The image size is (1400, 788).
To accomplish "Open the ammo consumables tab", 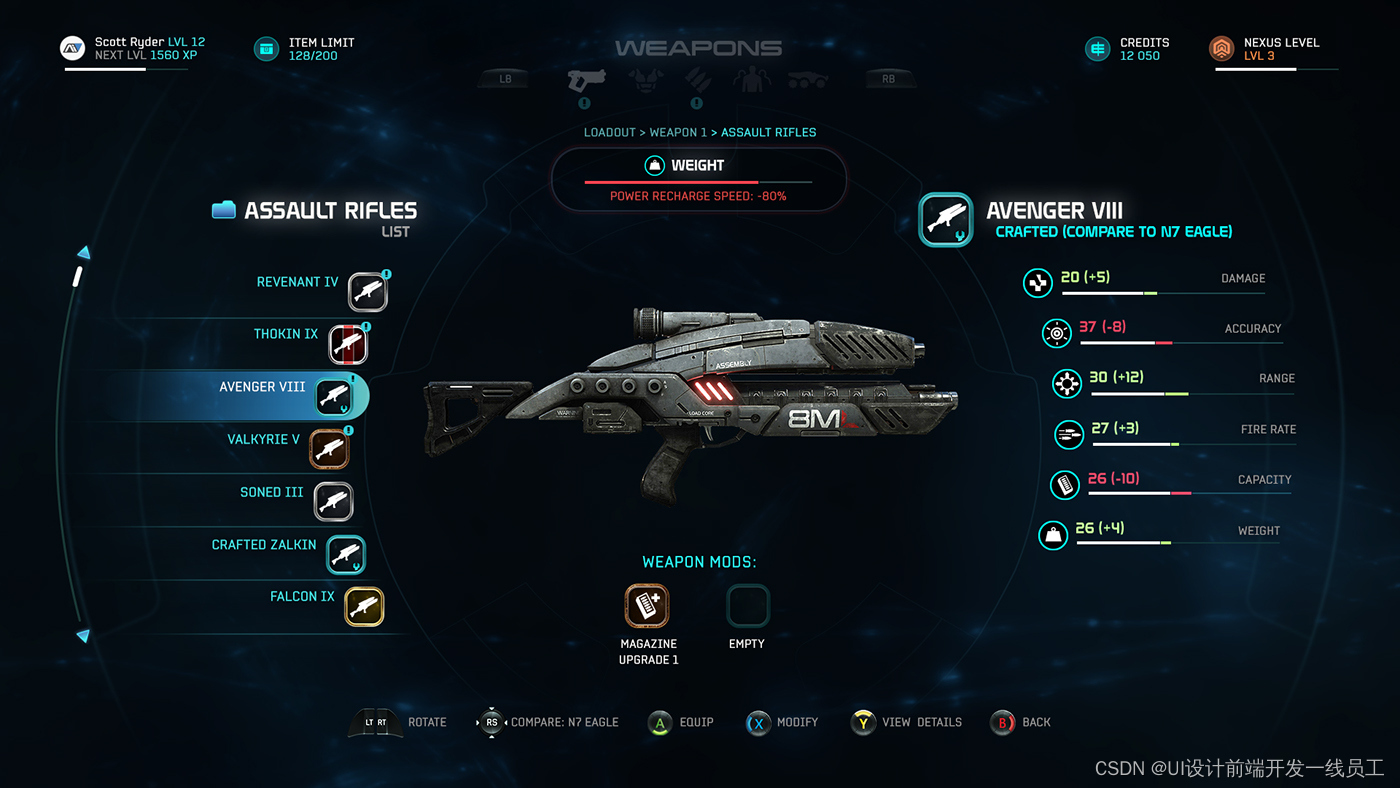I will tap(697, 79).
